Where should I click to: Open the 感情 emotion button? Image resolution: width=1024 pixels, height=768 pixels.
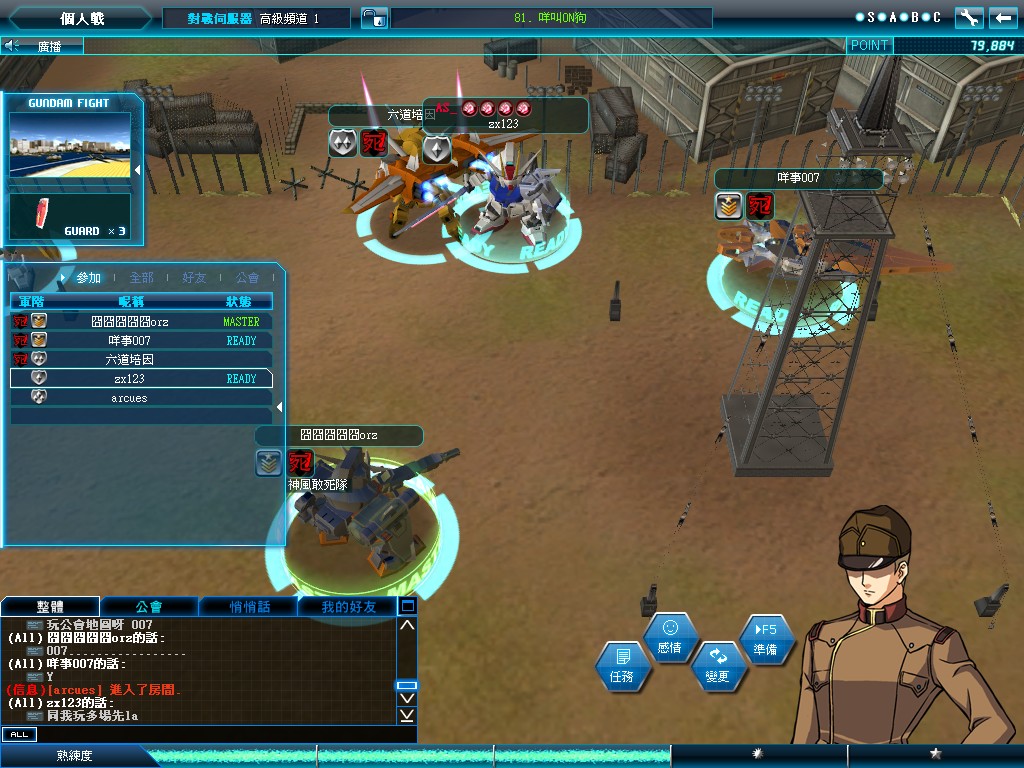670,637
